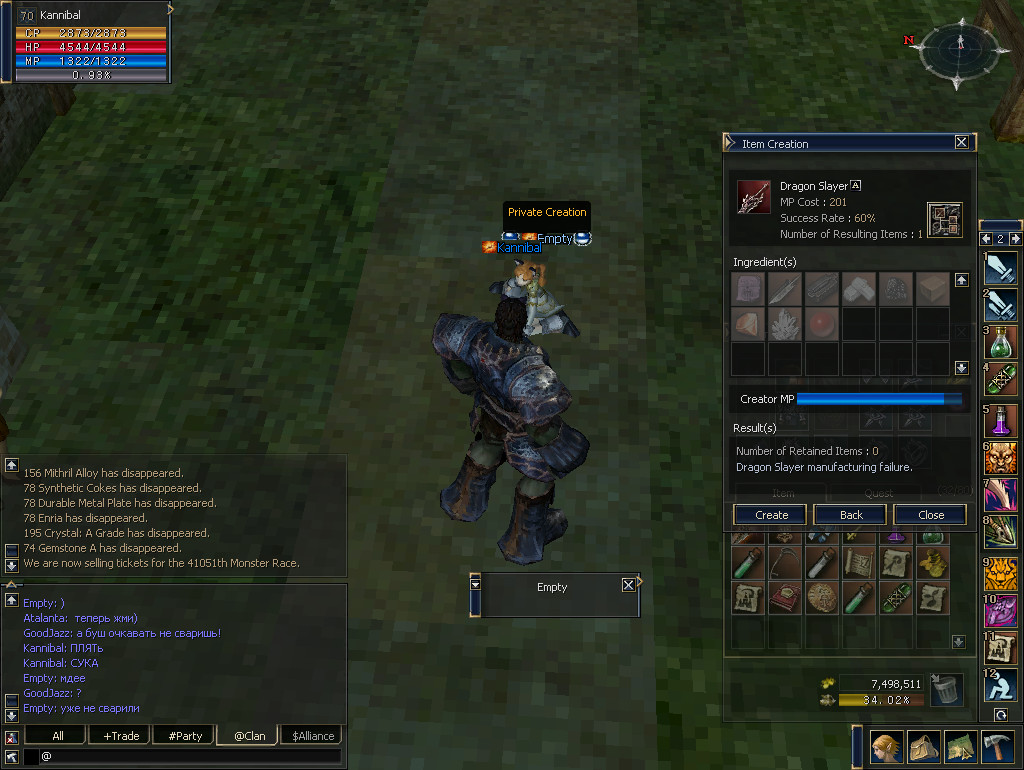Viewport: 1024px width, 770px height.
Task: Open the #Party chat tab
Action: coord(185,735)
